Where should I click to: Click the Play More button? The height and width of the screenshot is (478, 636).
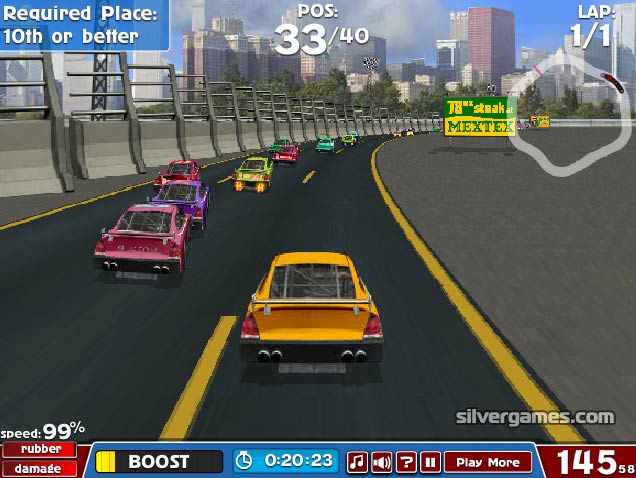488,462
